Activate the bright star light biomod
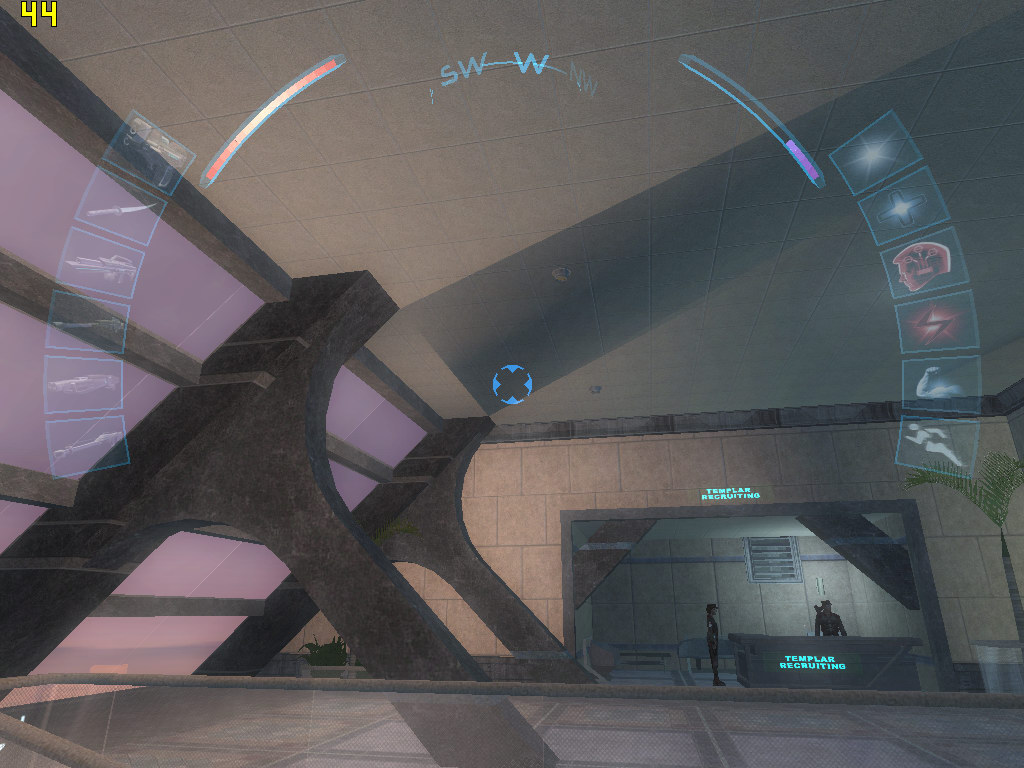This screenshot has height=768, width=1024. [870, 152]
